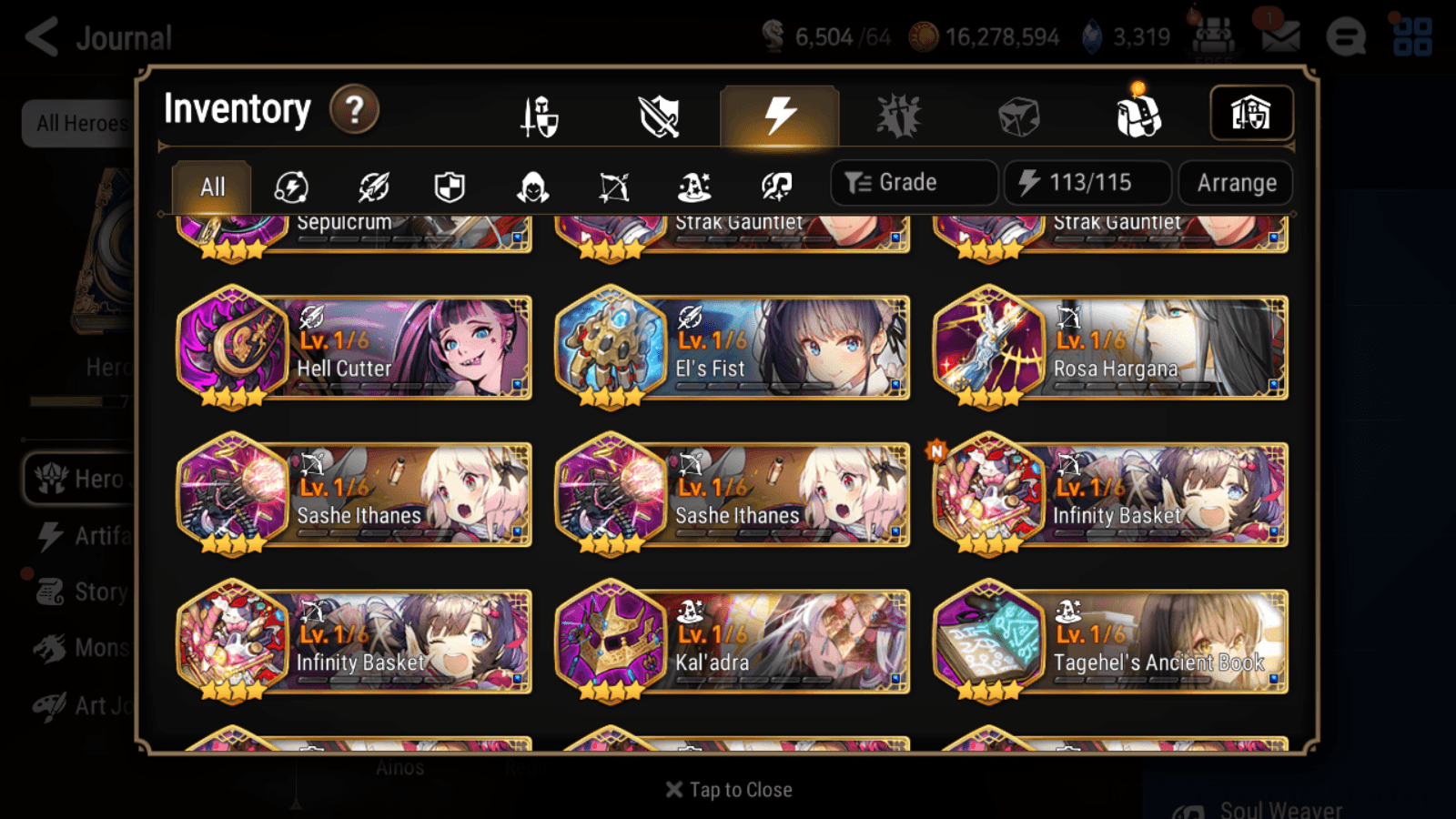Open the Inventory help icon

[353, 110]
